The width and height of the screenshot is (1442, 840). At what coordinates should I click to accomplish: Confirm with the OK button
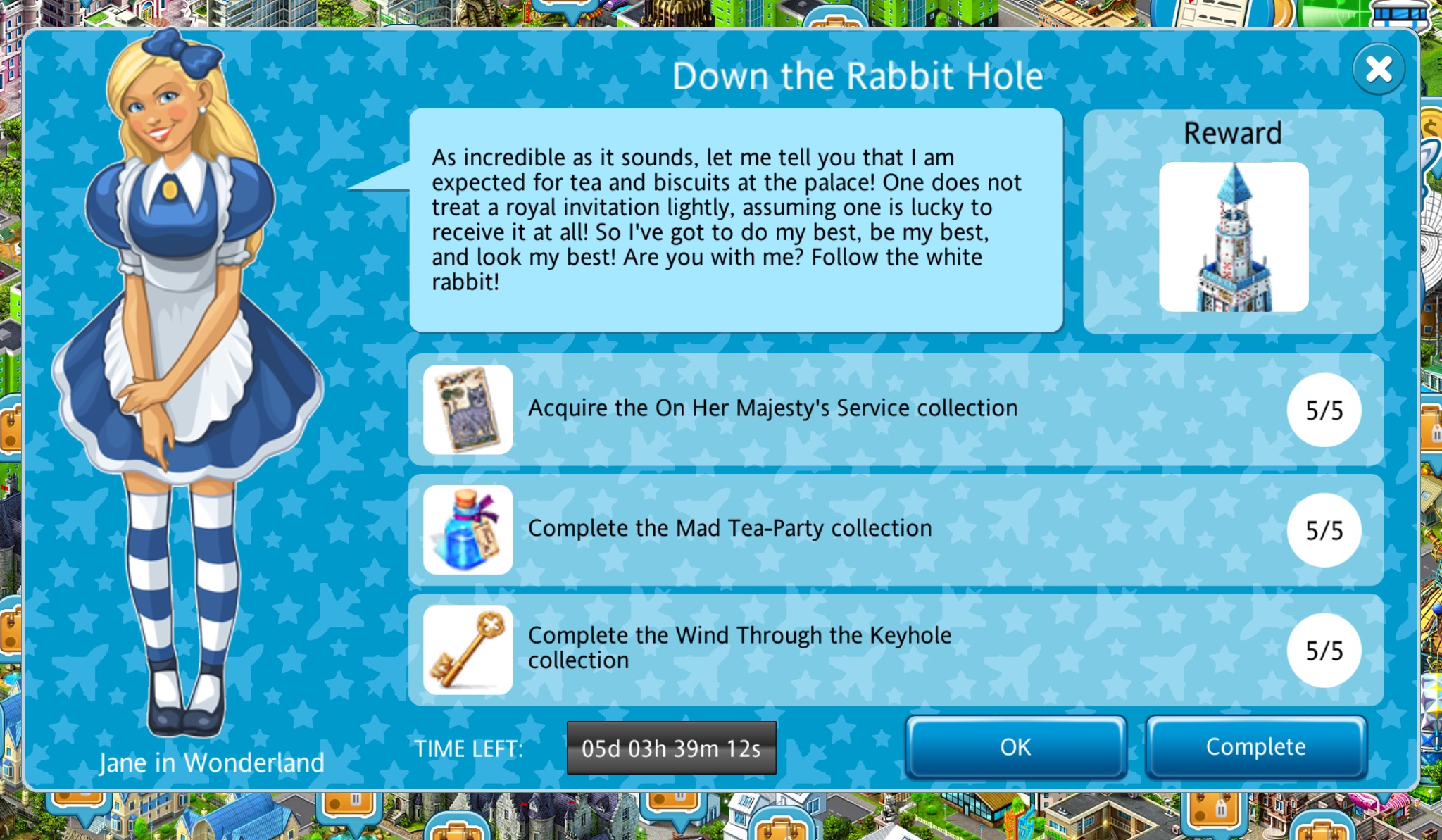pos(1015,747)
